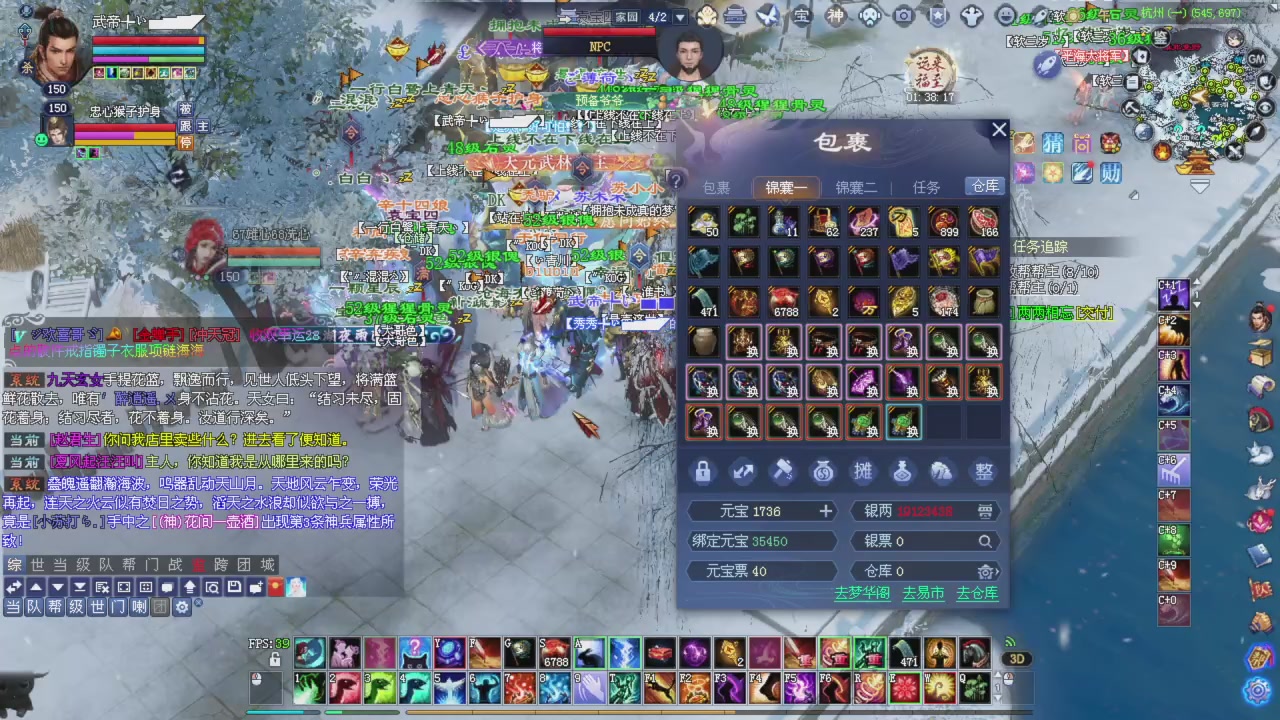Select the camera screenshot icon in top bar

click(903, 15)
